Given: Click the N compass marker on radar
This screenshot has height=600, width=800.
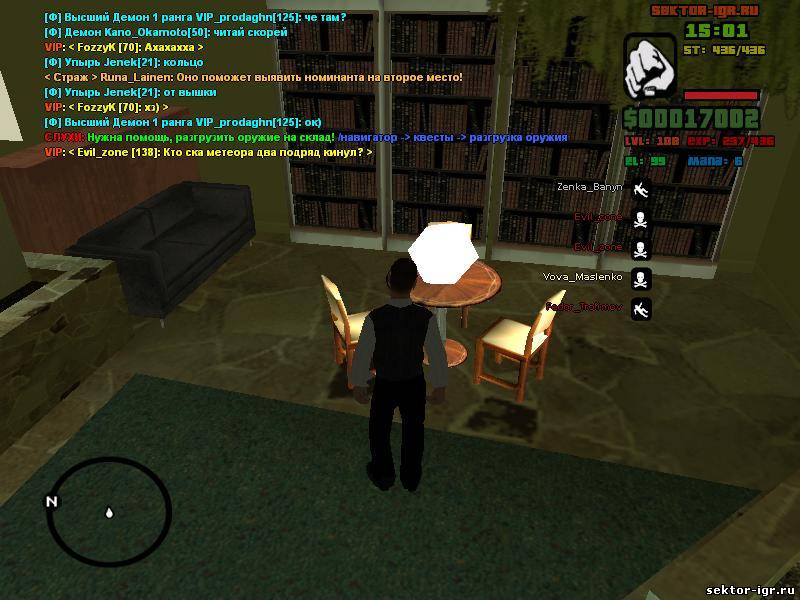Looking at the screenshot, I should [x=52, y=501].
